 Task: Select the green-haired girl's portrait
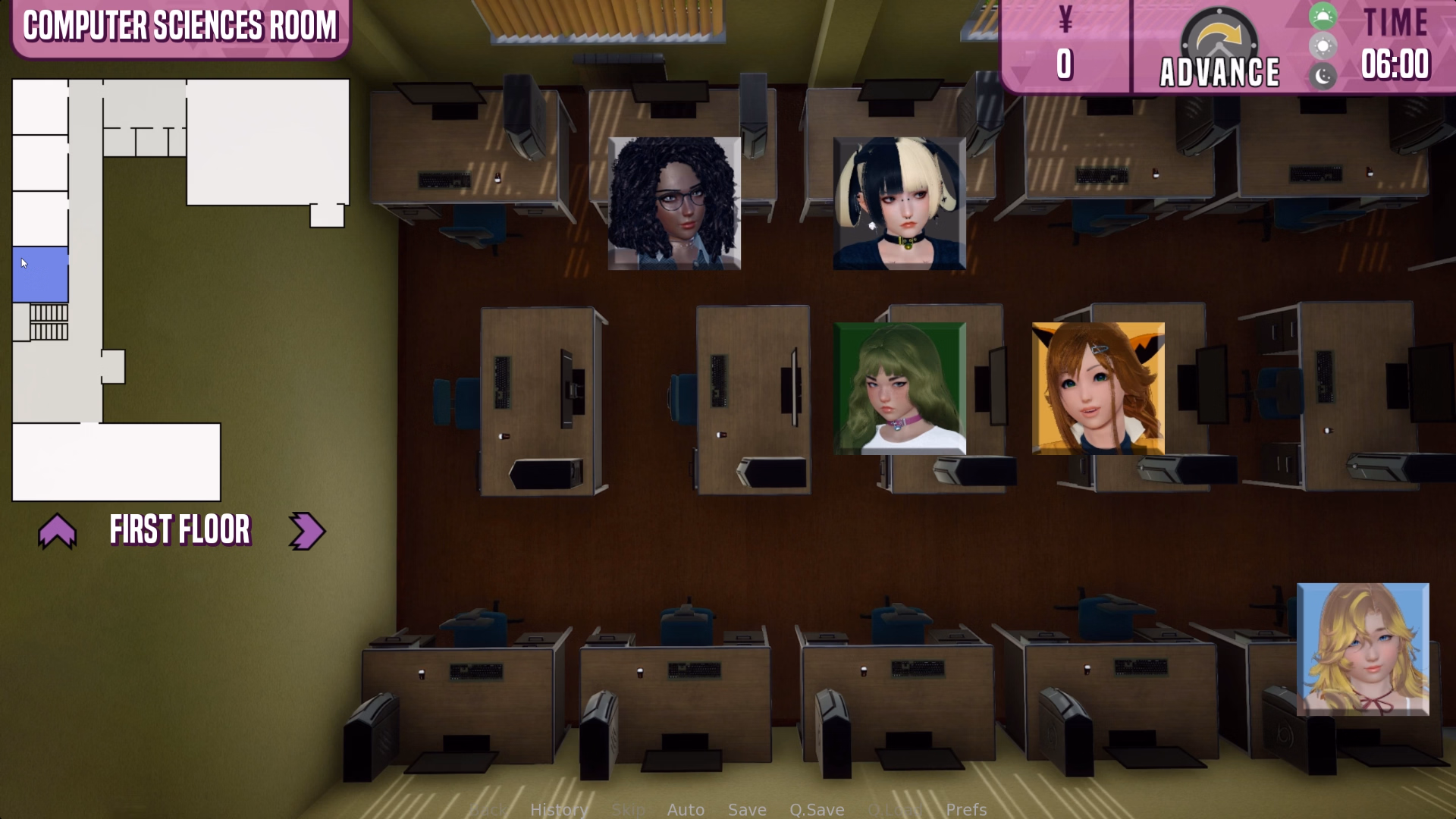pyautogui.click(x=899, y=388)
